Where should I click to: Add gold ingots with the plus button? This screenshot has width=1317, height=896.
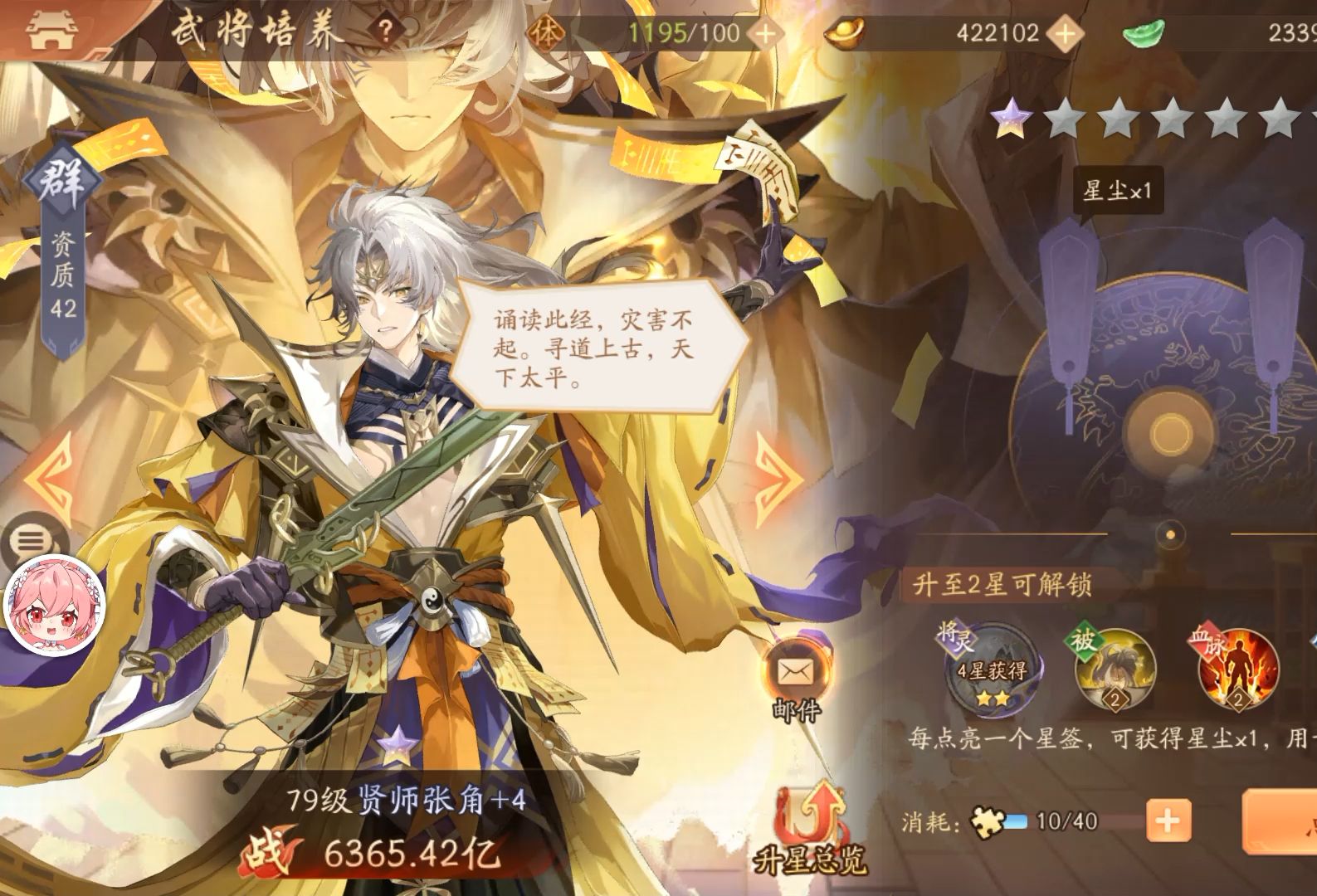[x=1065, y=33]
